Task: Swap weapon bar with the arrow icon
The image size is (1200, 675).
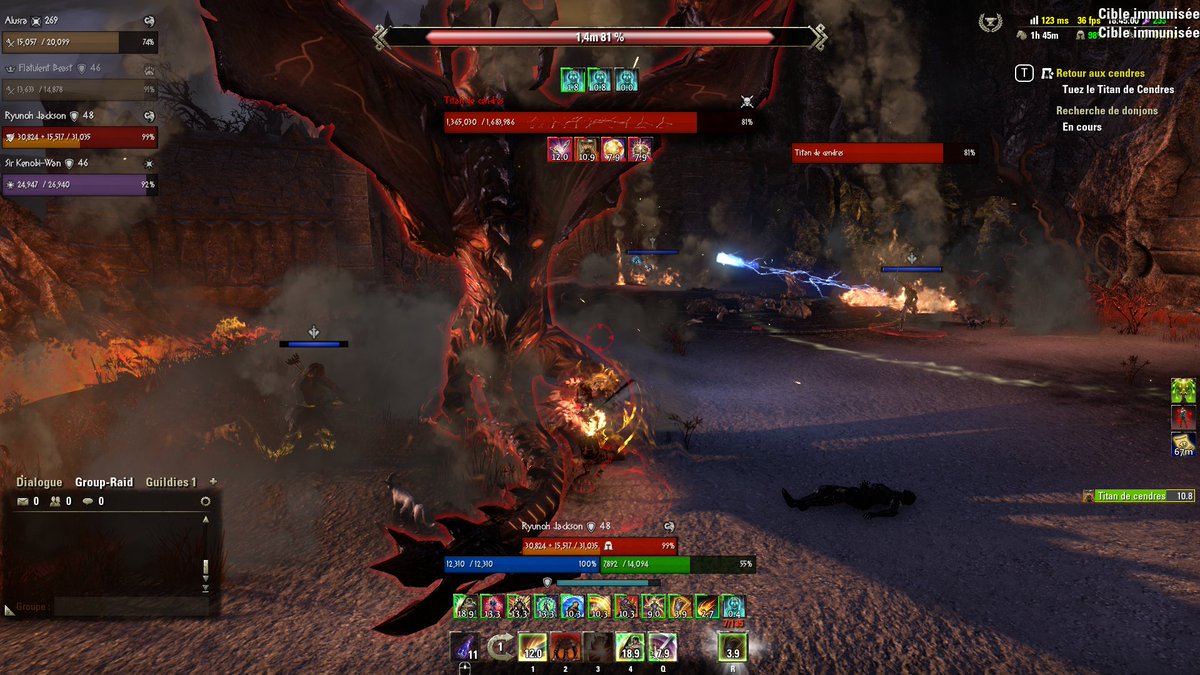Action: pyautogui.click(x=499, y=646)
